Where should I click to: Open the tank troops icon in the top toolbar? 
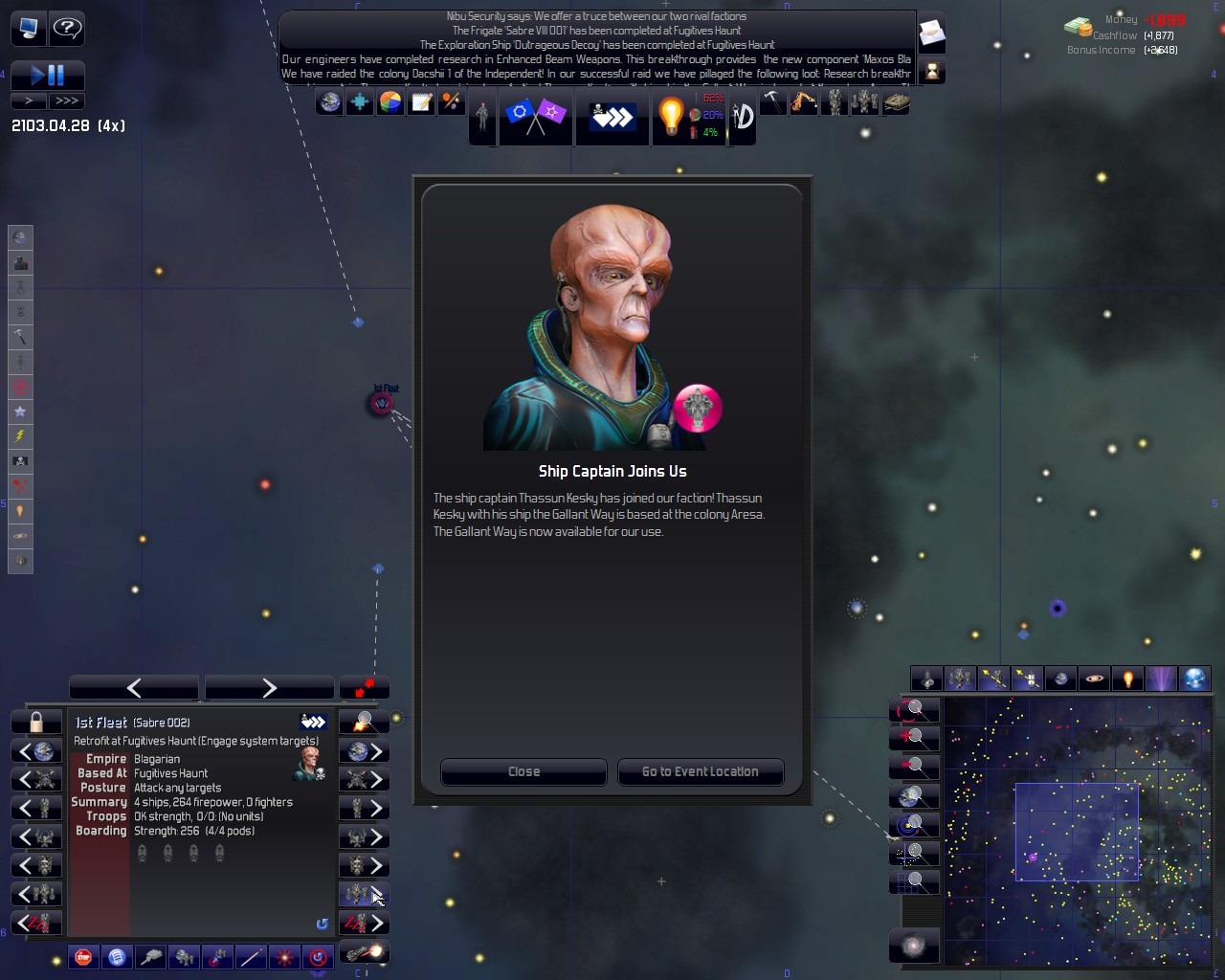pyautogui.click(x=896, y=102)
